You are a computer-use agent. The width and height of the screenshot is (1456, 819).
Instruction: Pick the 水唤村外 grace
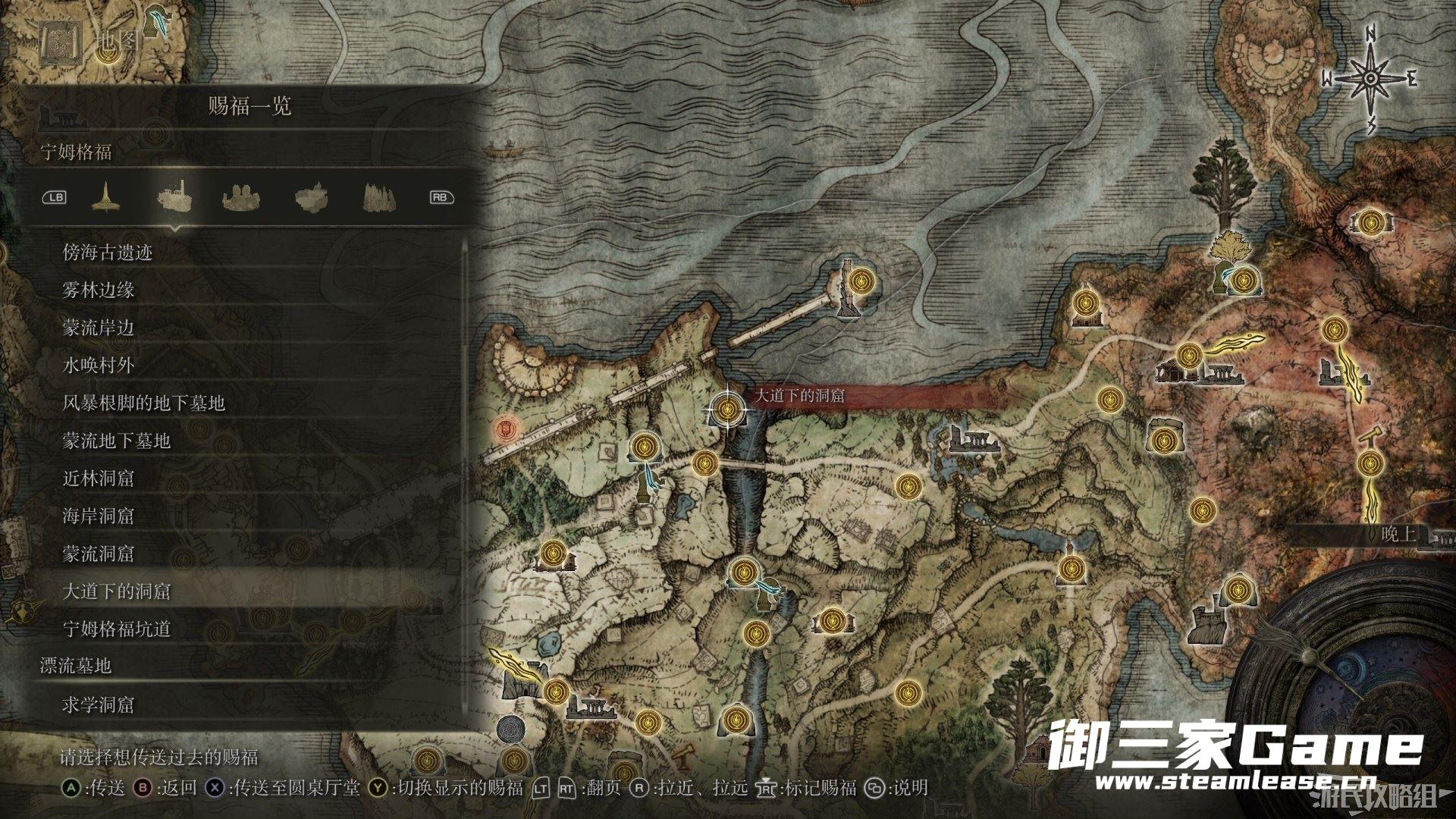pyautogui.click(x=99, y=366)
